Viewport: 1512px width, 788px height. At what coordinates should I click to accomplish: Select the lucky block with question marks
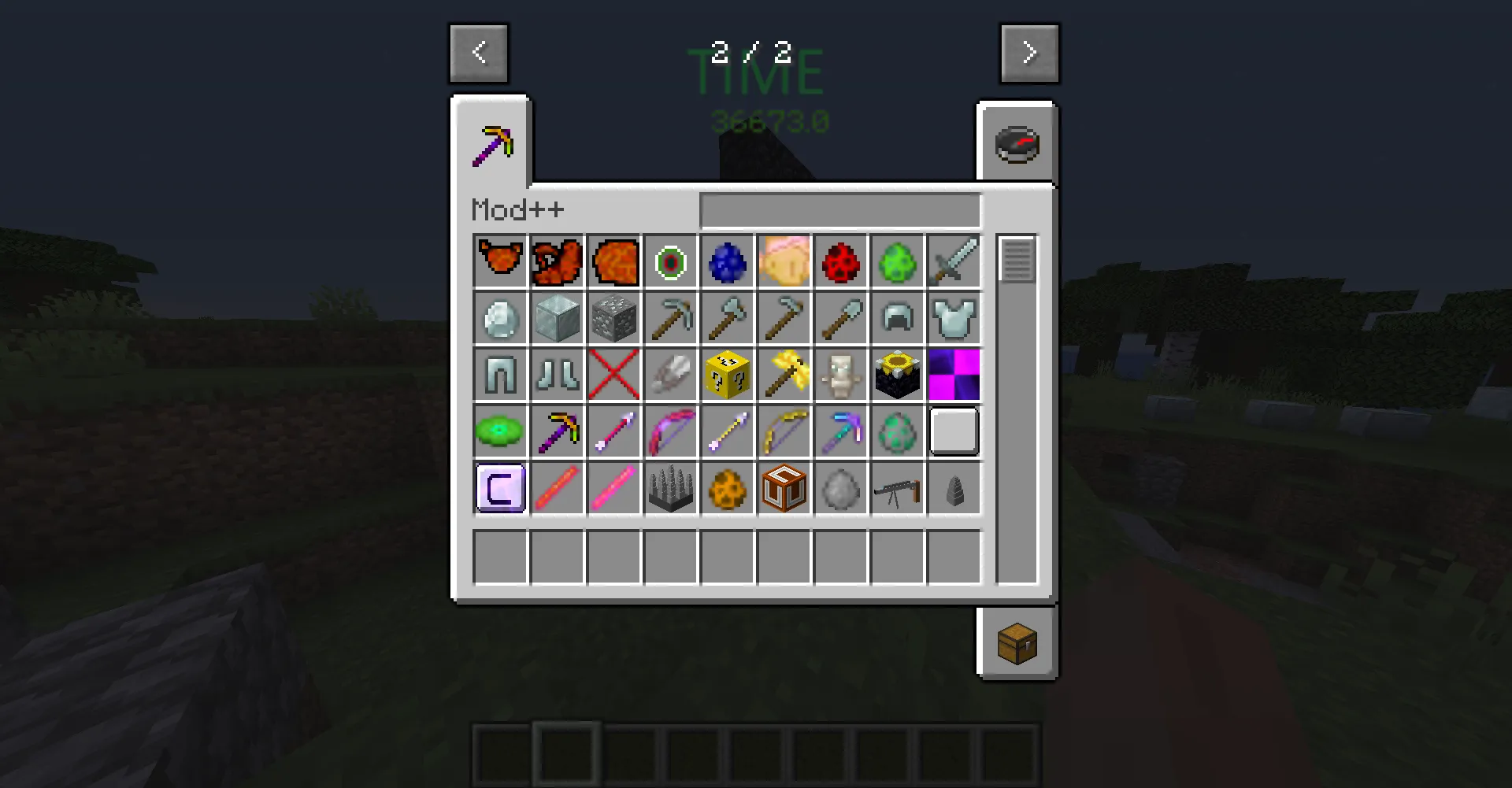[x=727, y=374]
